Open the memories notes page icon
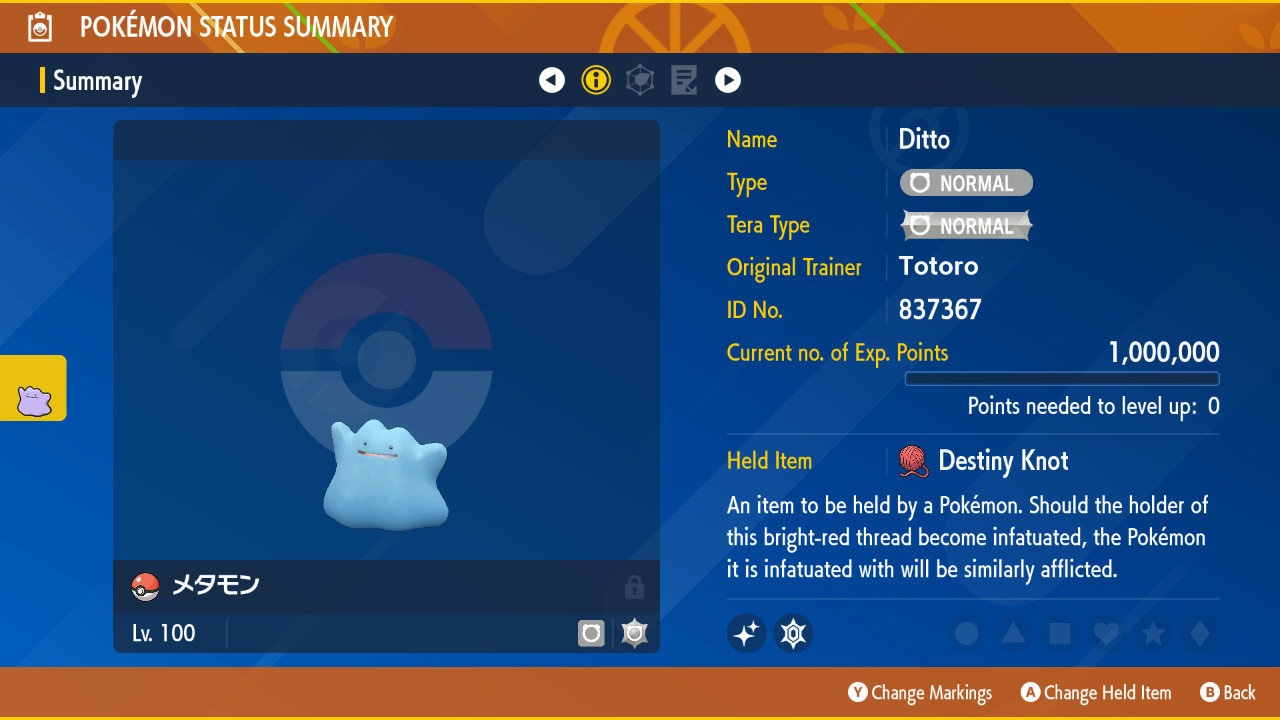 (x=684, y=79)
